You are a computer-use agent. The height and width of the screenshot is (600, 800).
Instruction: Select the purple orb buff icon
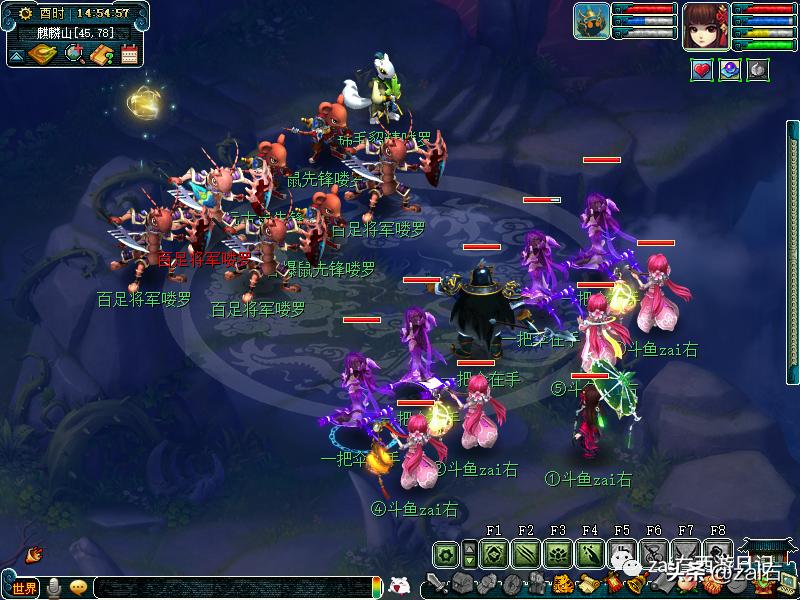point(730,70)
